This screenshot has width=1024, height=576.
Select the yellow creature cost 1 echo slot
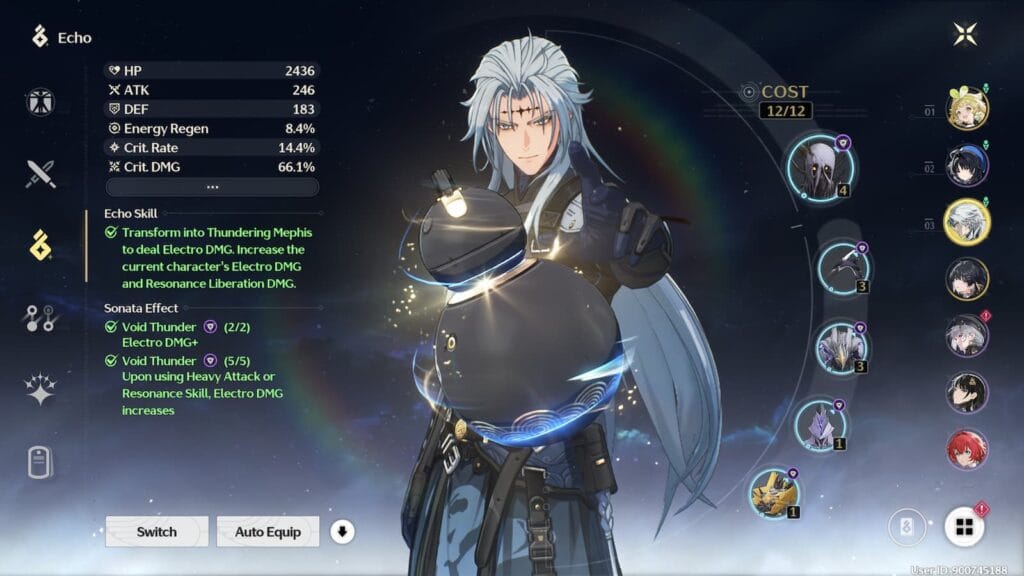775,493
